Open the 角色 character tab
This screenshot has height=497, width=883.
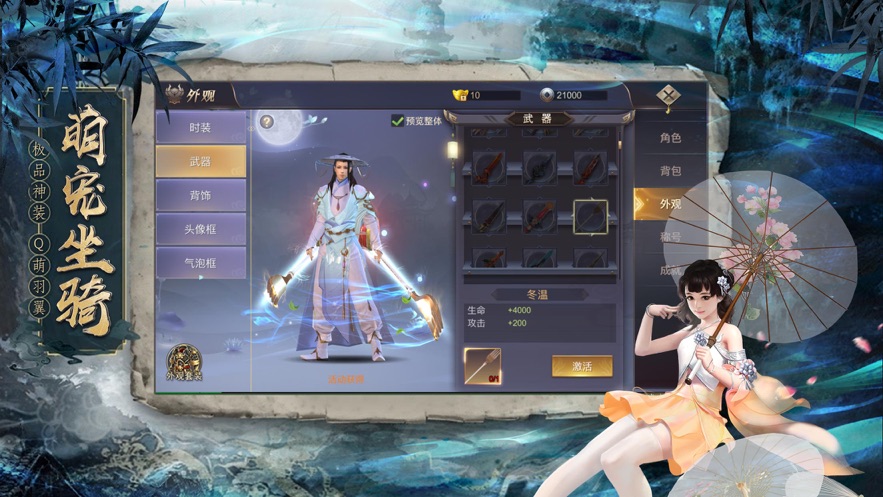tap(669, 138)
